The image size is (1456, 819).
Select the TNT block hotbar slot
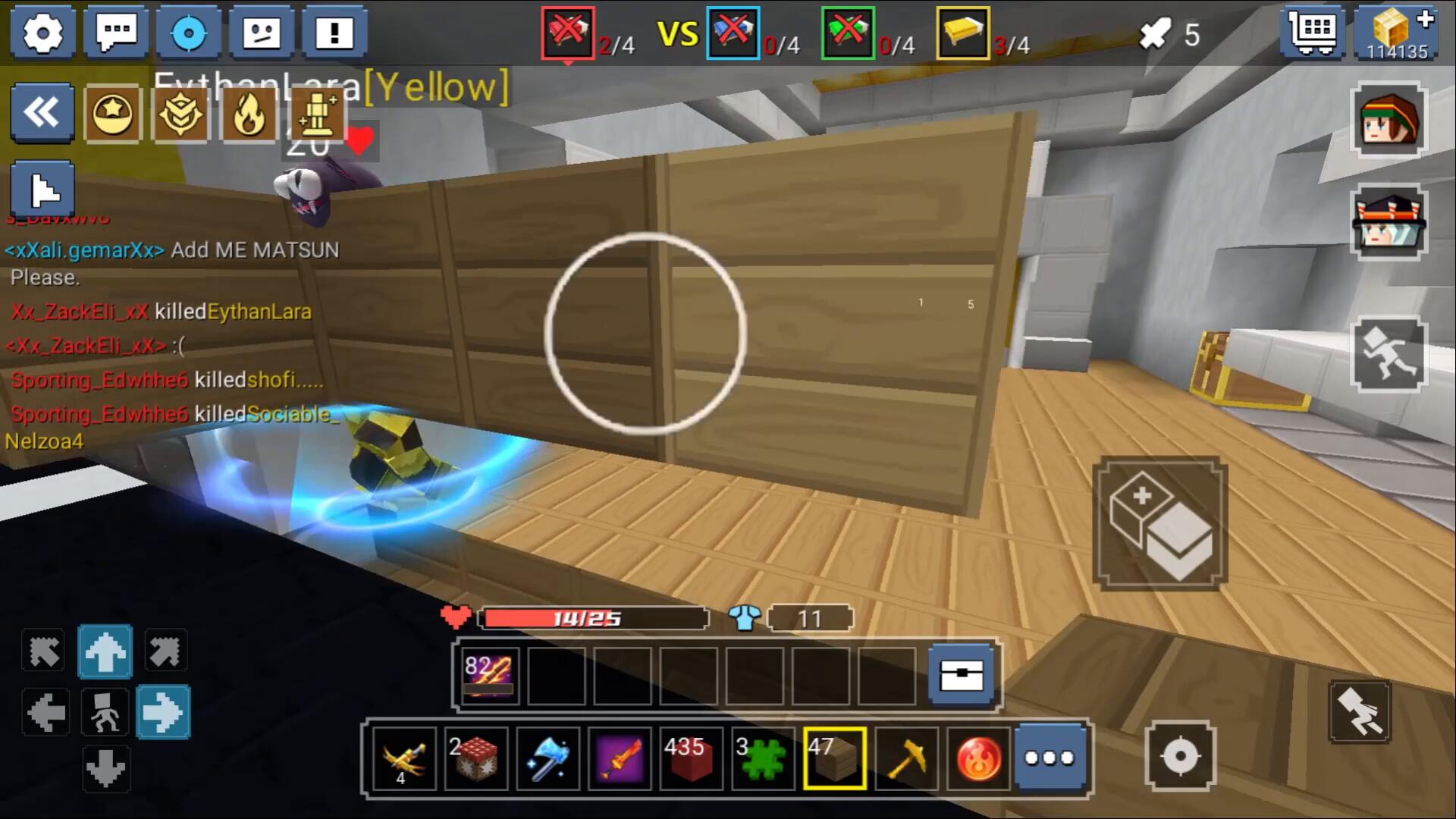pos(475,759)
